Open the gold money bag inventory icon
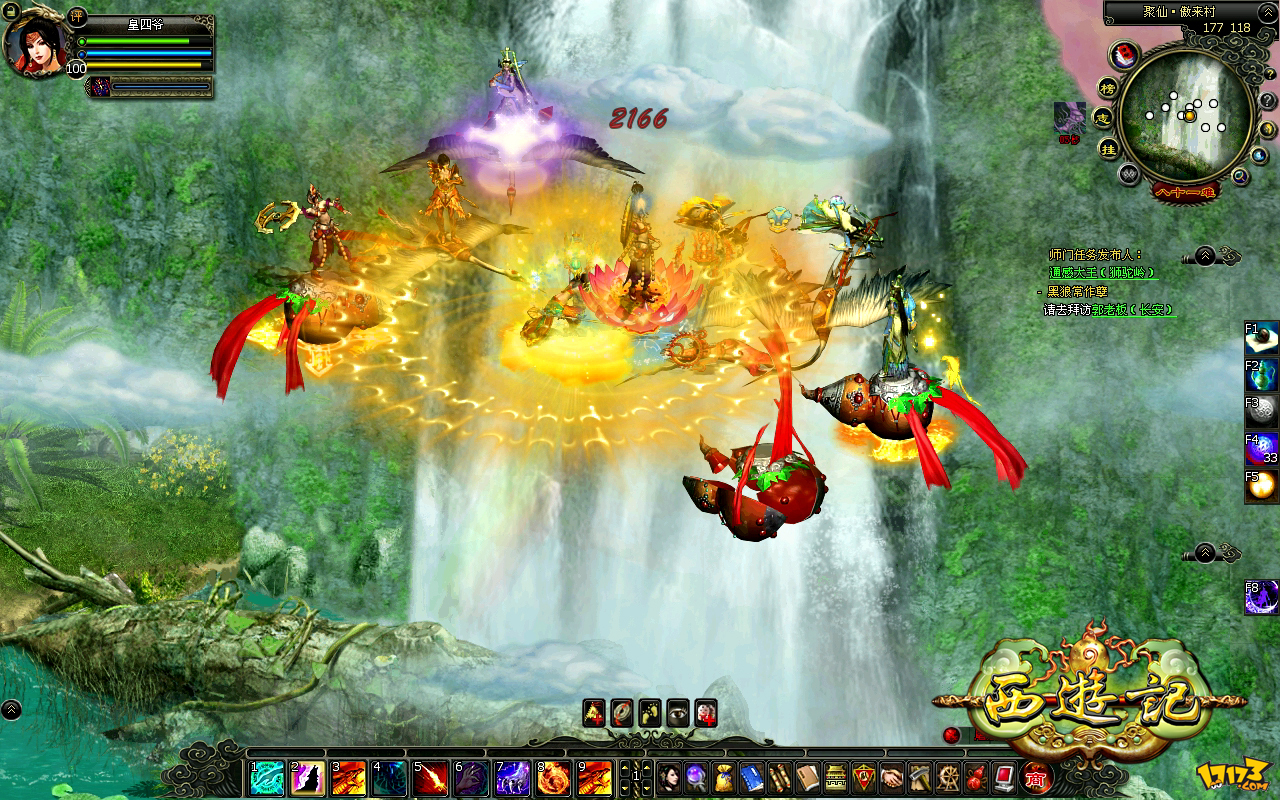This screenshot has height=800, width=1280. click(724, 778)
